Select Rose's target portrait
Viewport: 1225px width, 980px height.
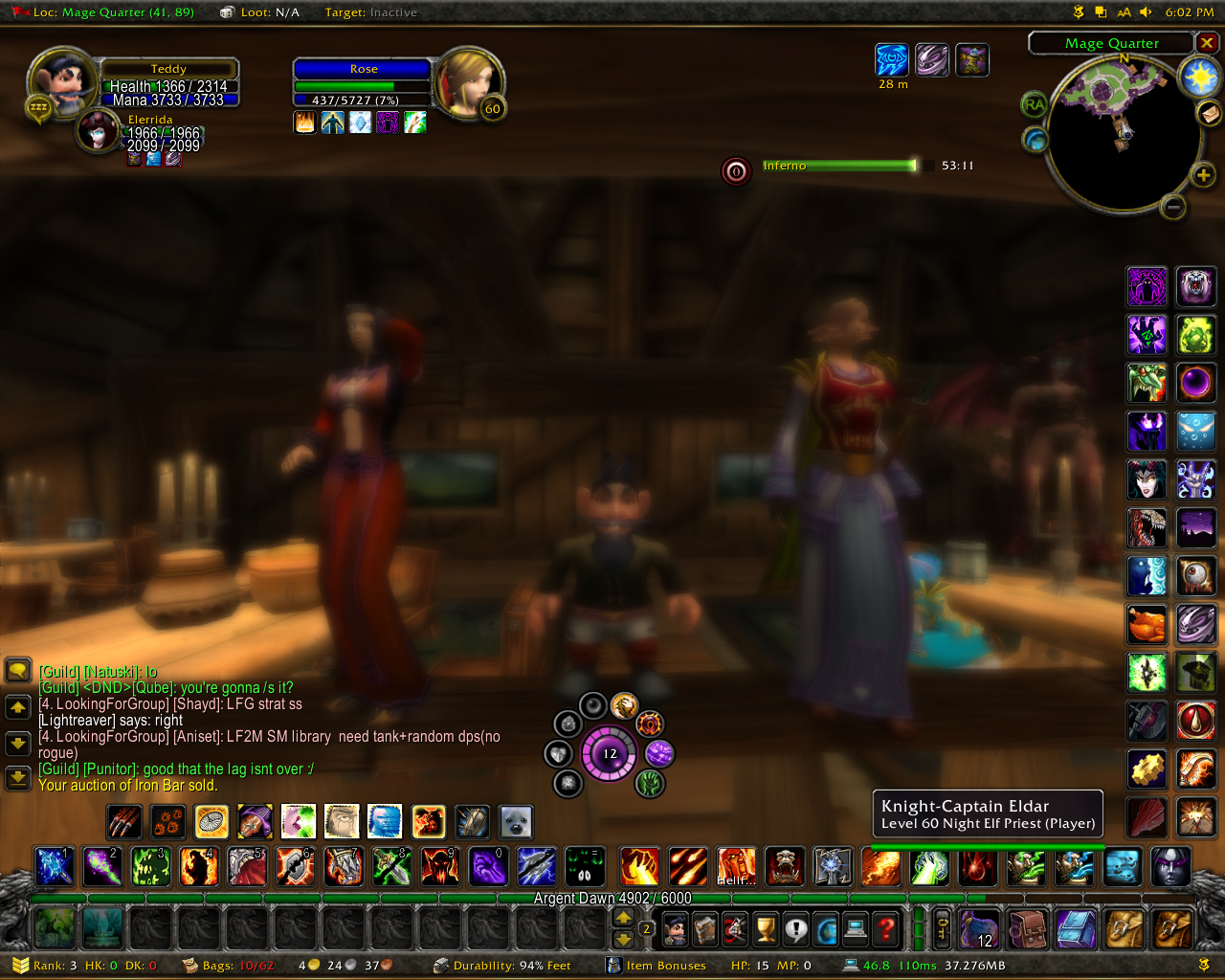coord(469,81)
